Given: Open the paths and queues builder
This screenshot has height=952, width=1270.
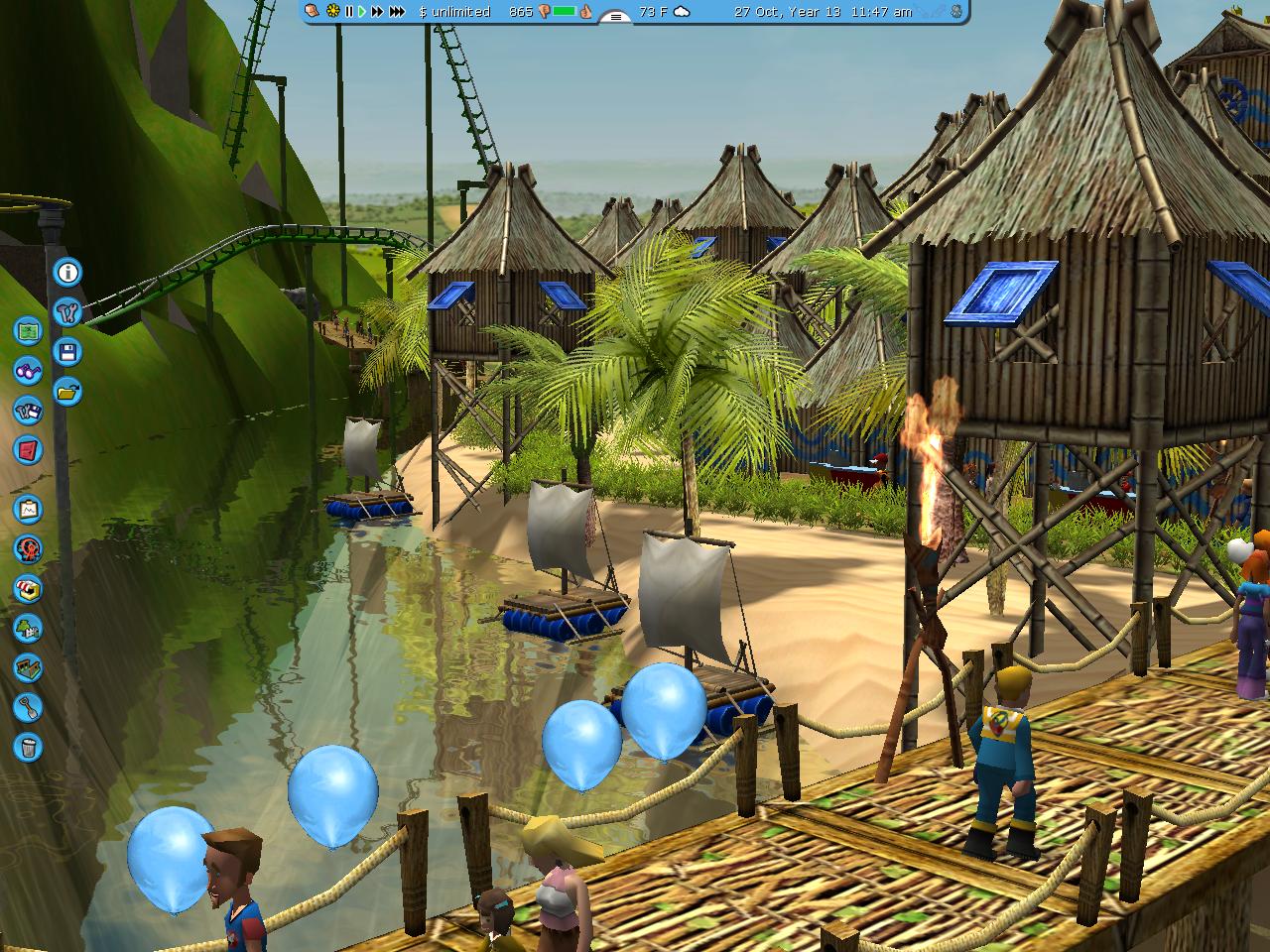Looking at the screenshot, I should coord(28,667).
